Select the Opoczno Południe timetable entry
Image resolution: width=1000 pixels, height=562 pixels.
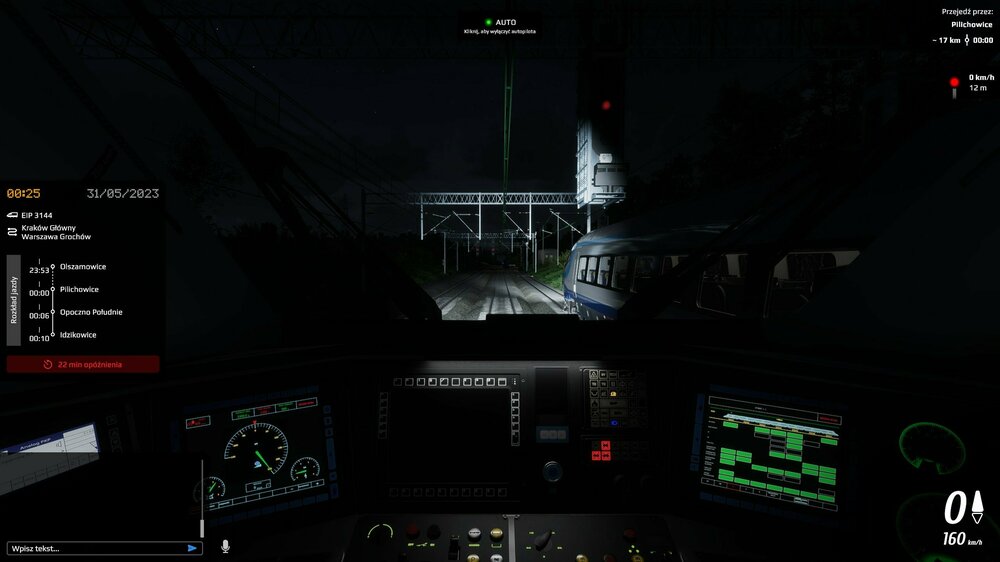click(x=91, y=312)
